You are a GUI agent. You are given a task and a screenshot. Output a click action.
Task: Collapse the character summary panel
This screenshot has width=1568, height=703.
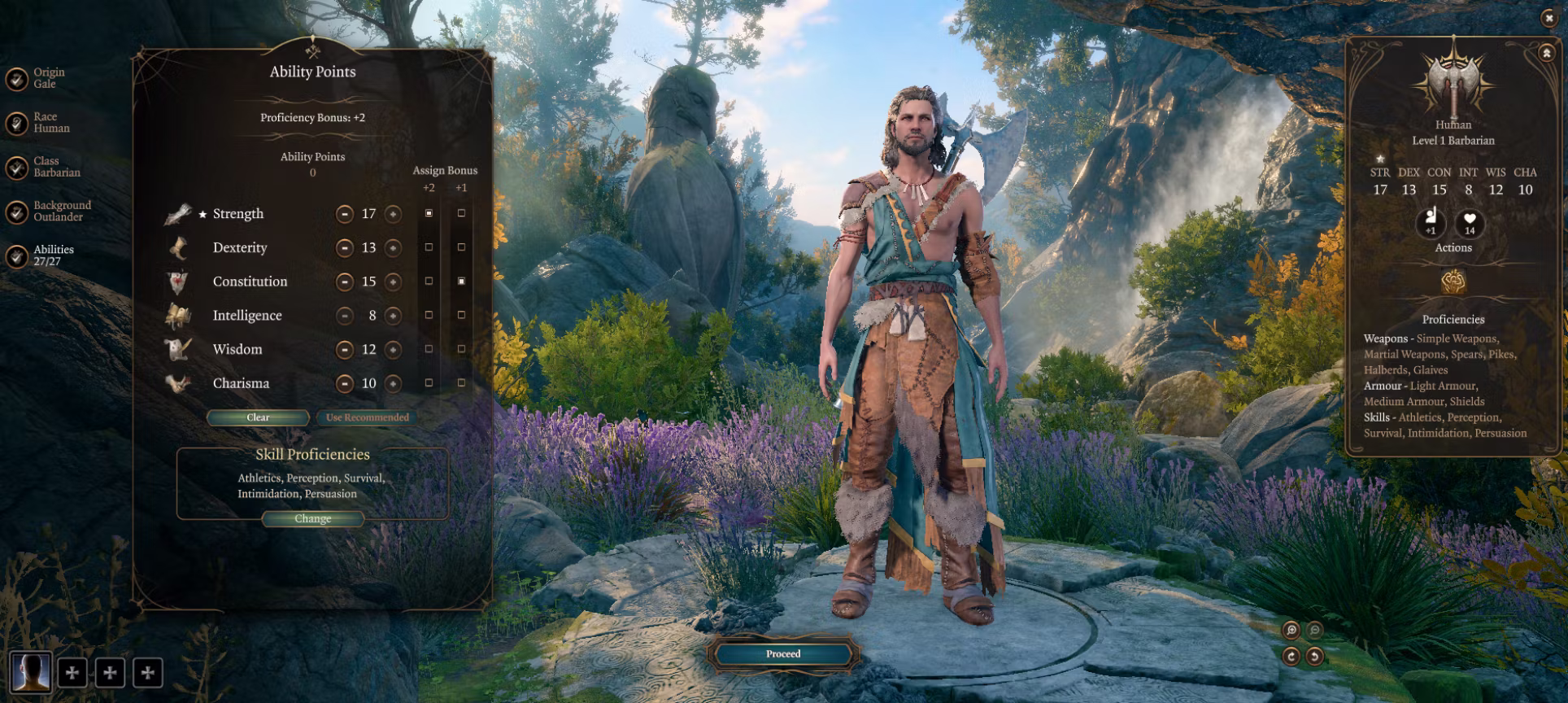pyautogui.click(x=1545, y=53)
